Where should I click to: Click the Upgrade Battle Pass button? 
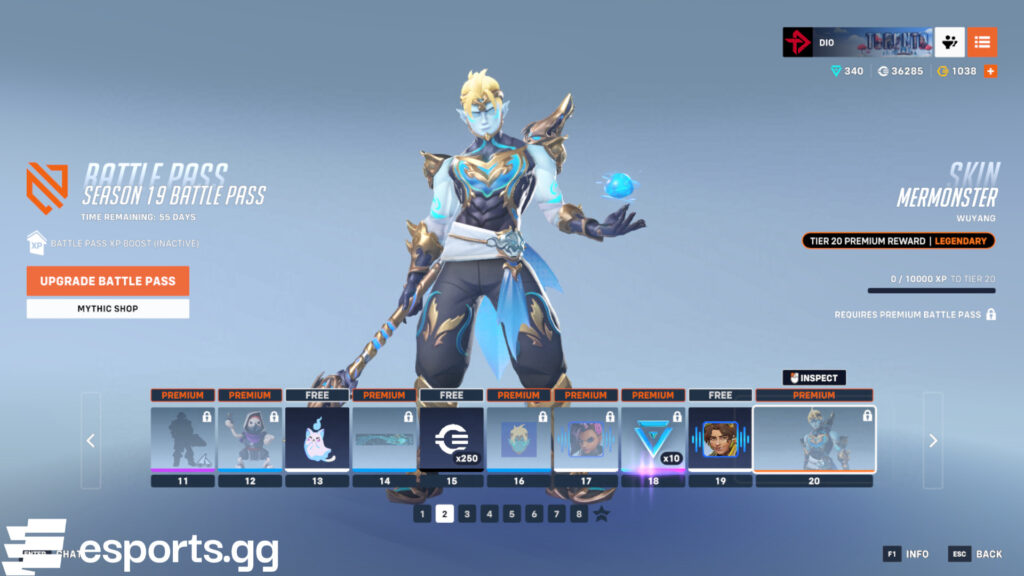coord(108,281)
